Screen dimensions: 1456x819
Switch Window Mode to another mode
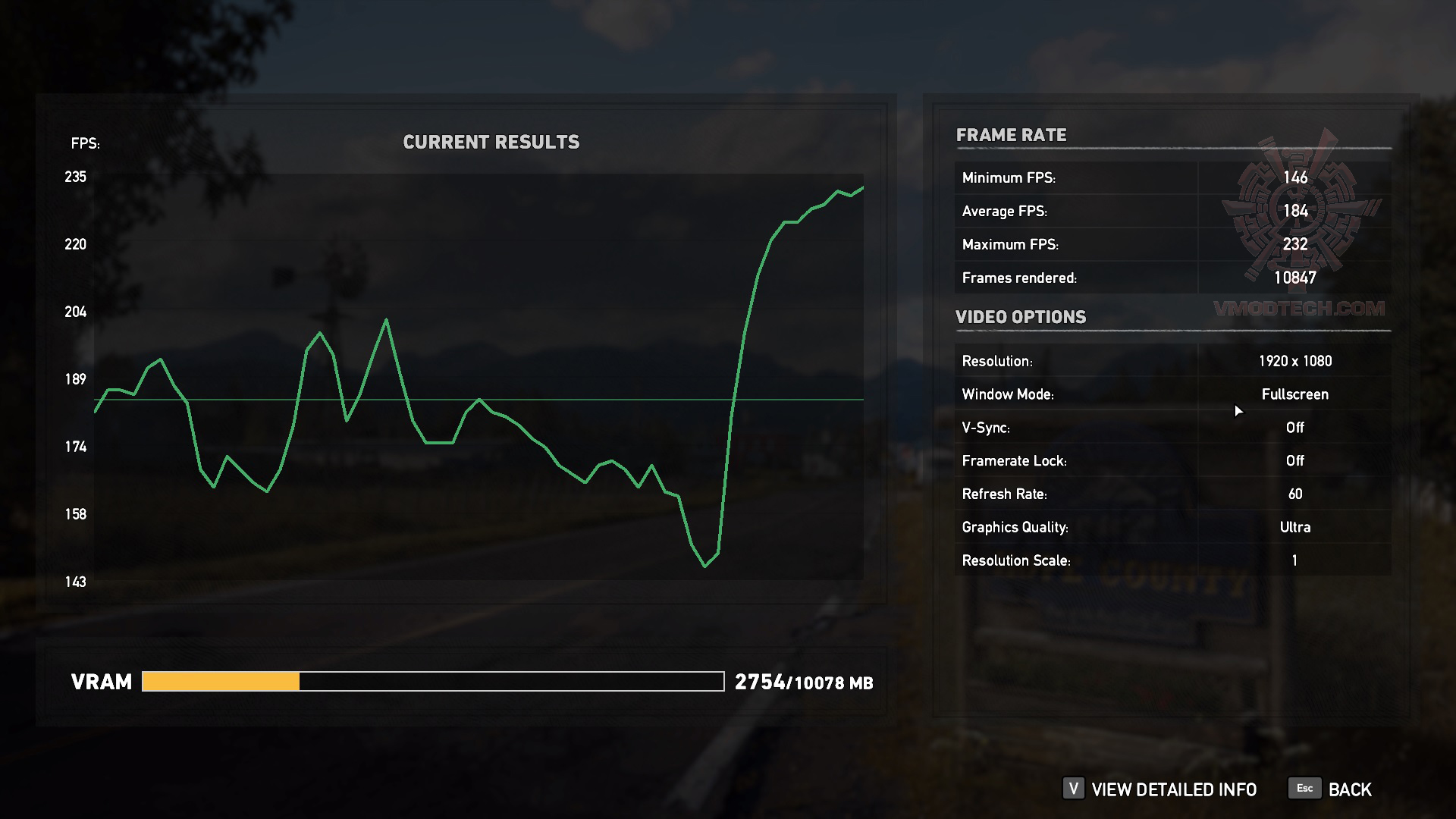click(x=1295, y=394)
